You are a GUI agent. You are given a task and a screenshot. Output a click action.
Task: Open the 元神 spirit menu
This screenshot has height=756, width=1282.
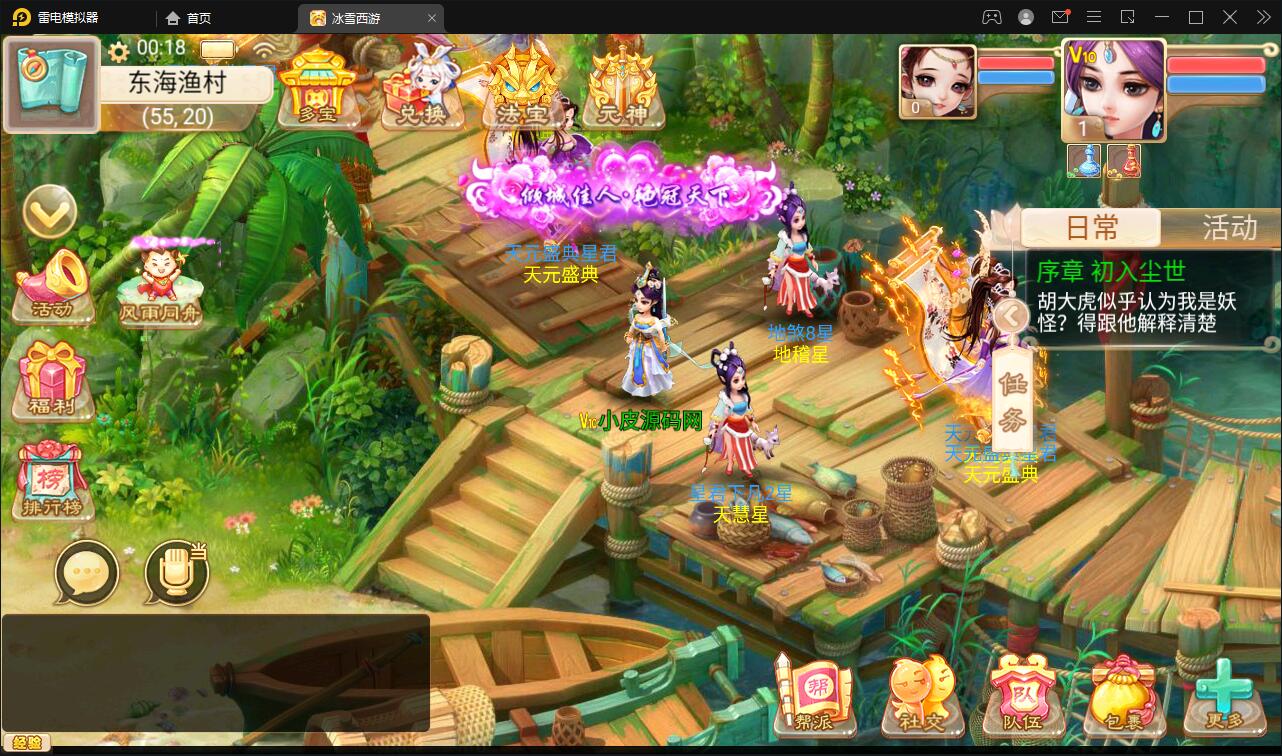click(x=622, y=88)
